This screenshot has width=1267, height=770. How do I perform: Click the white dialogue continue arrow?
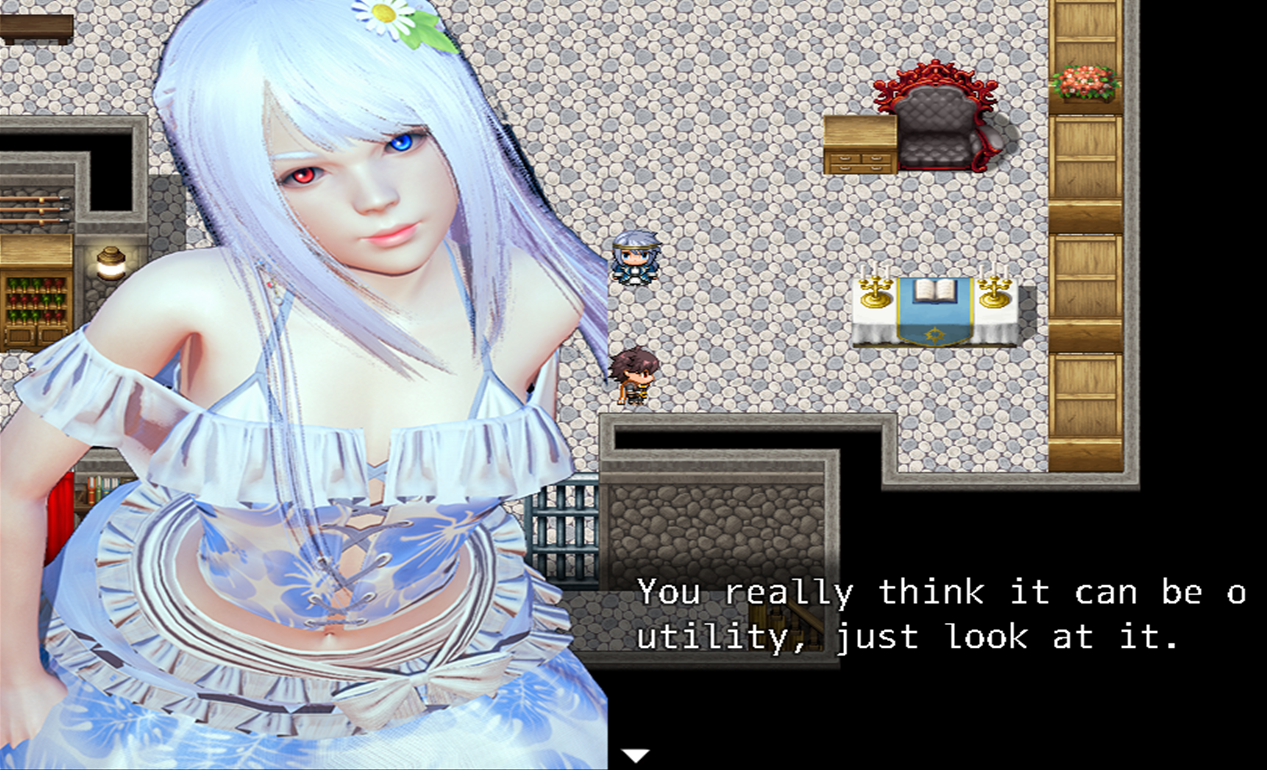click(x=636, y=755)
